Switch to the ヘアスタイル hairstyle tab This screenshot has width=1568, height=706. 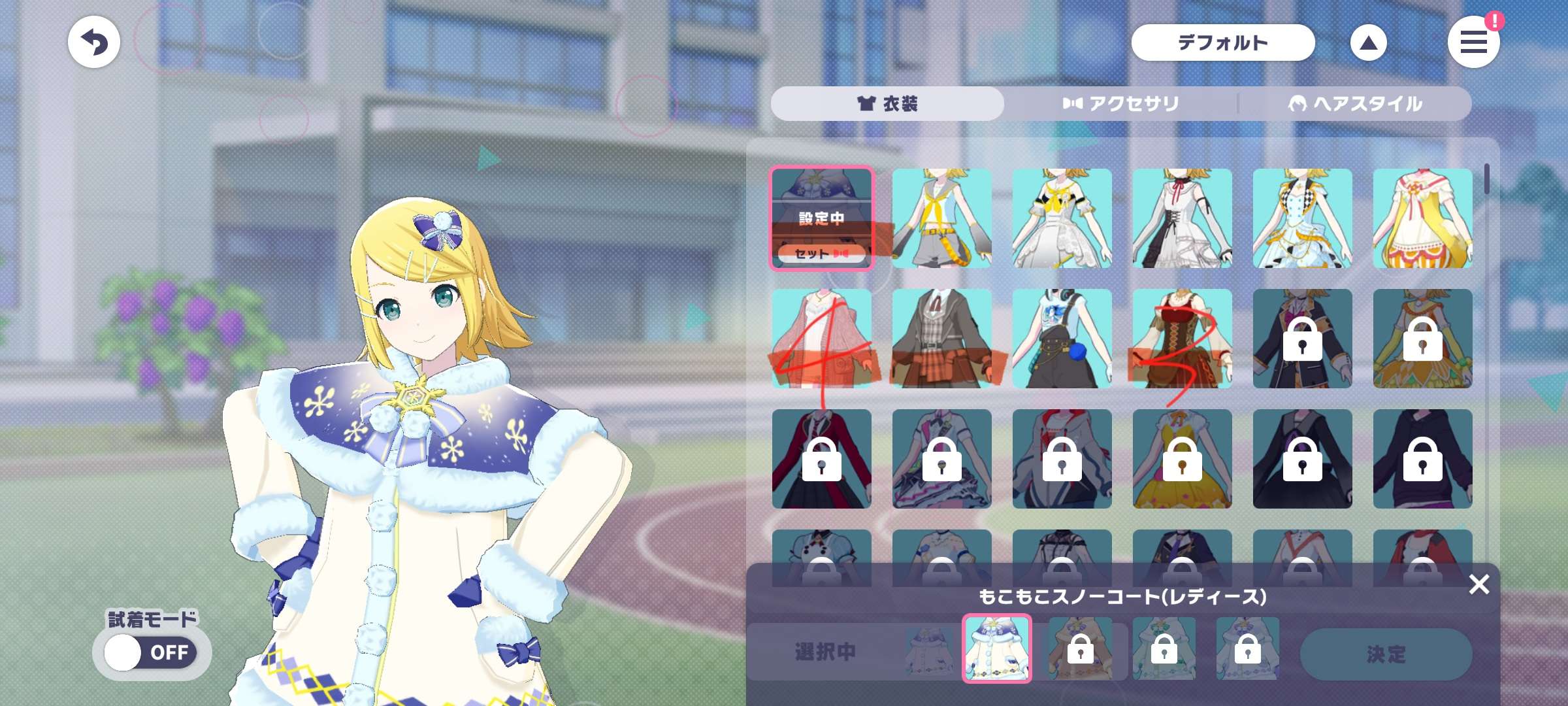[1354, 103]
